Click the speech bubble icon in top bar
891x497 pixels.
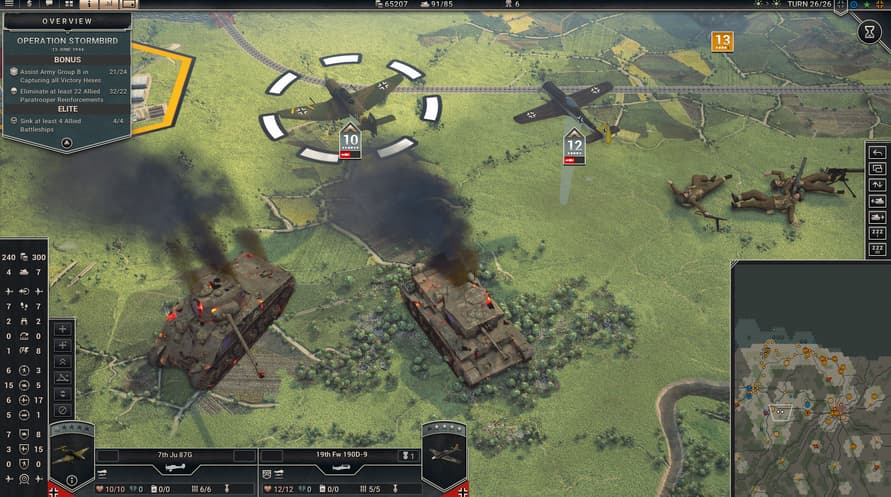click(x=50, y=4)
